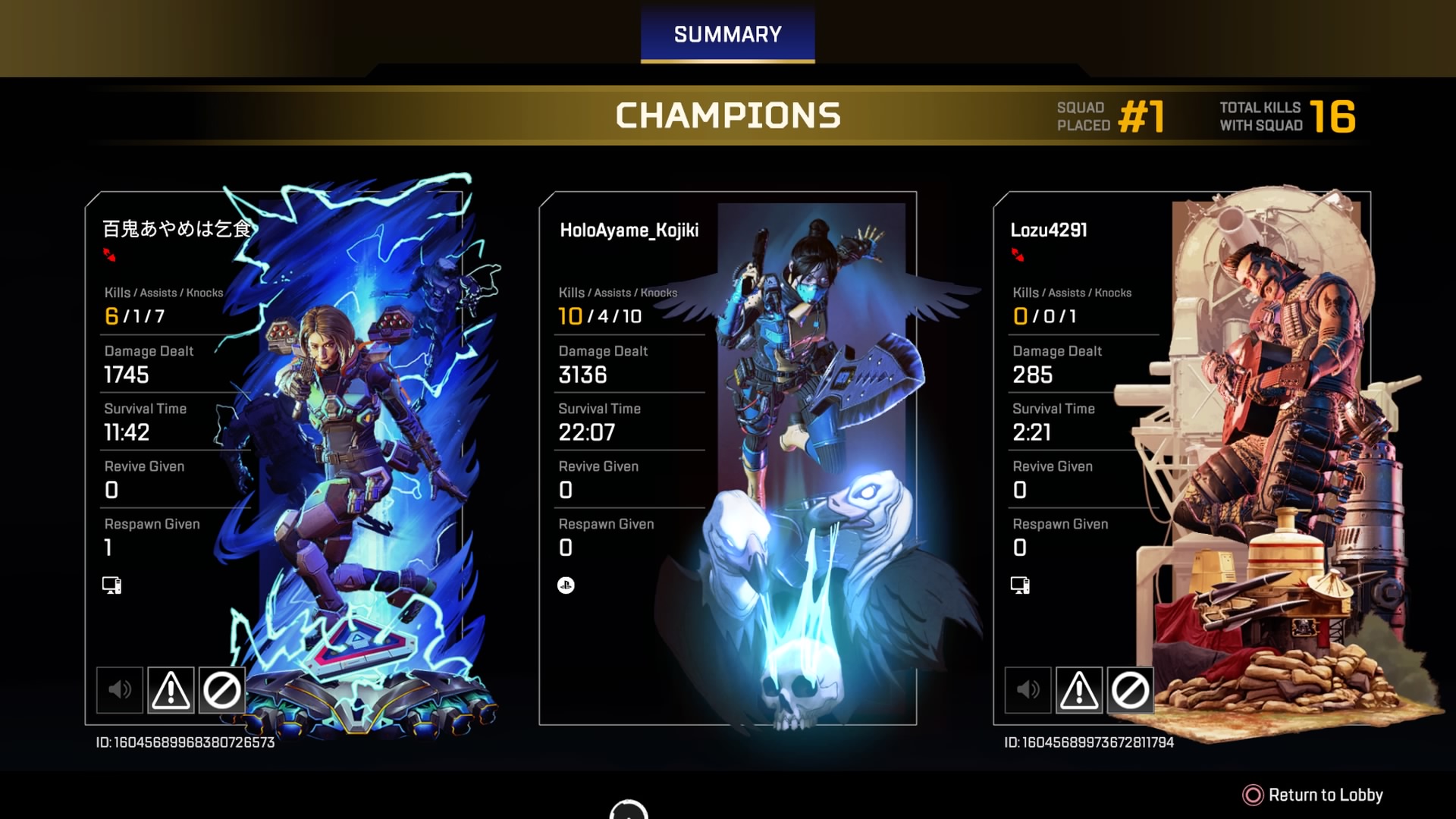Screen dimensions: 1456x819
Task: Switch to the Summary tab
Action: click(x=727, y=35)
